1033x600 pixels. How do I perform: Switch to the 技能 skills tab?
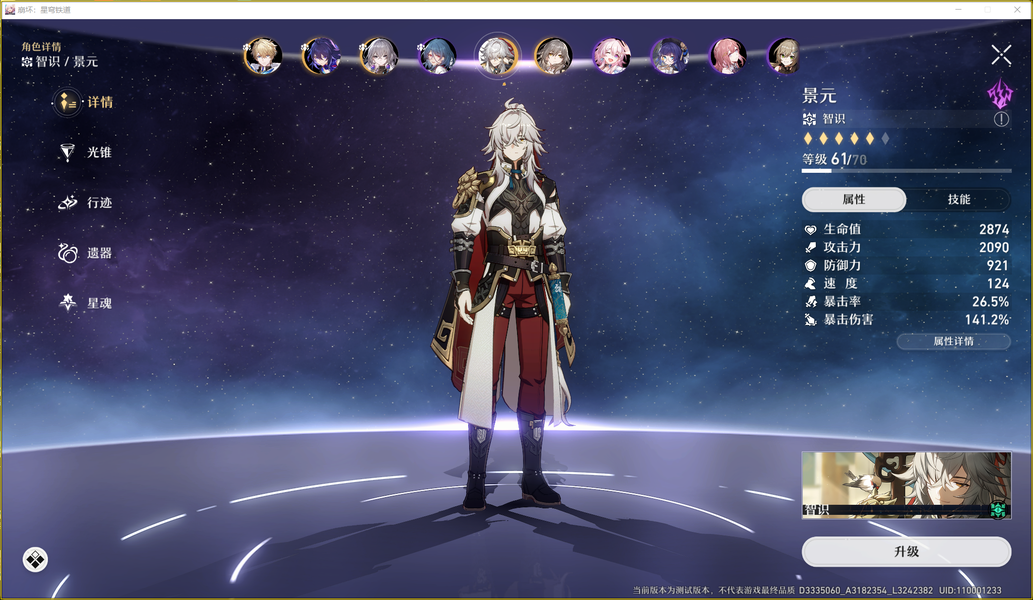[958, 199]
